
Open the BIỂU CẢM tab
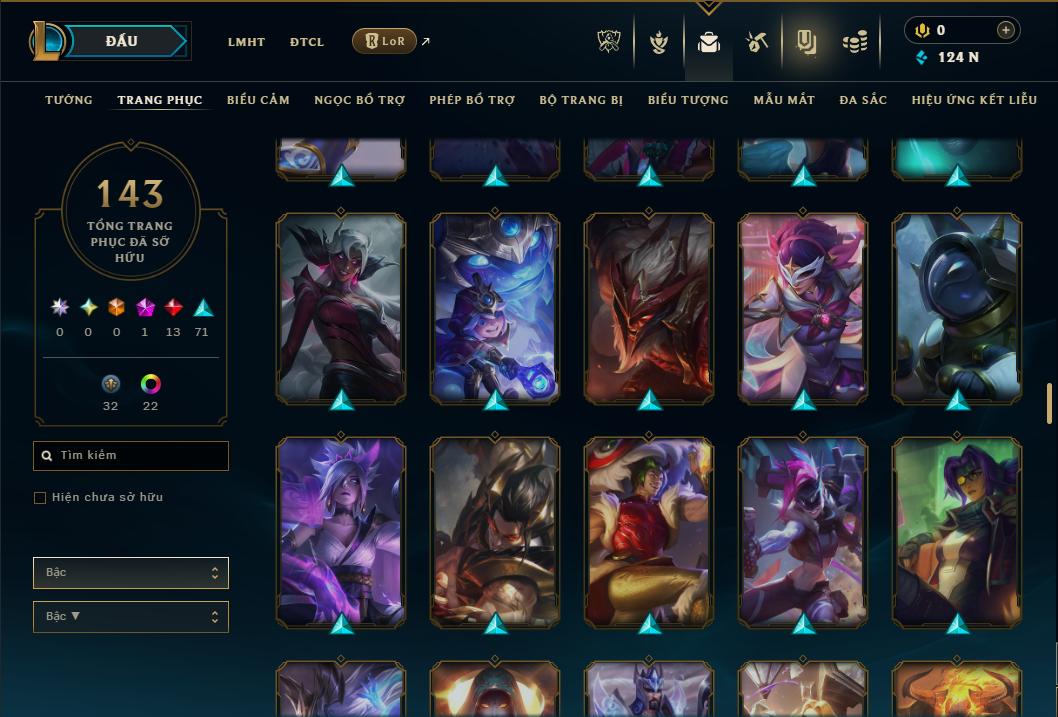tap(258, 100)
